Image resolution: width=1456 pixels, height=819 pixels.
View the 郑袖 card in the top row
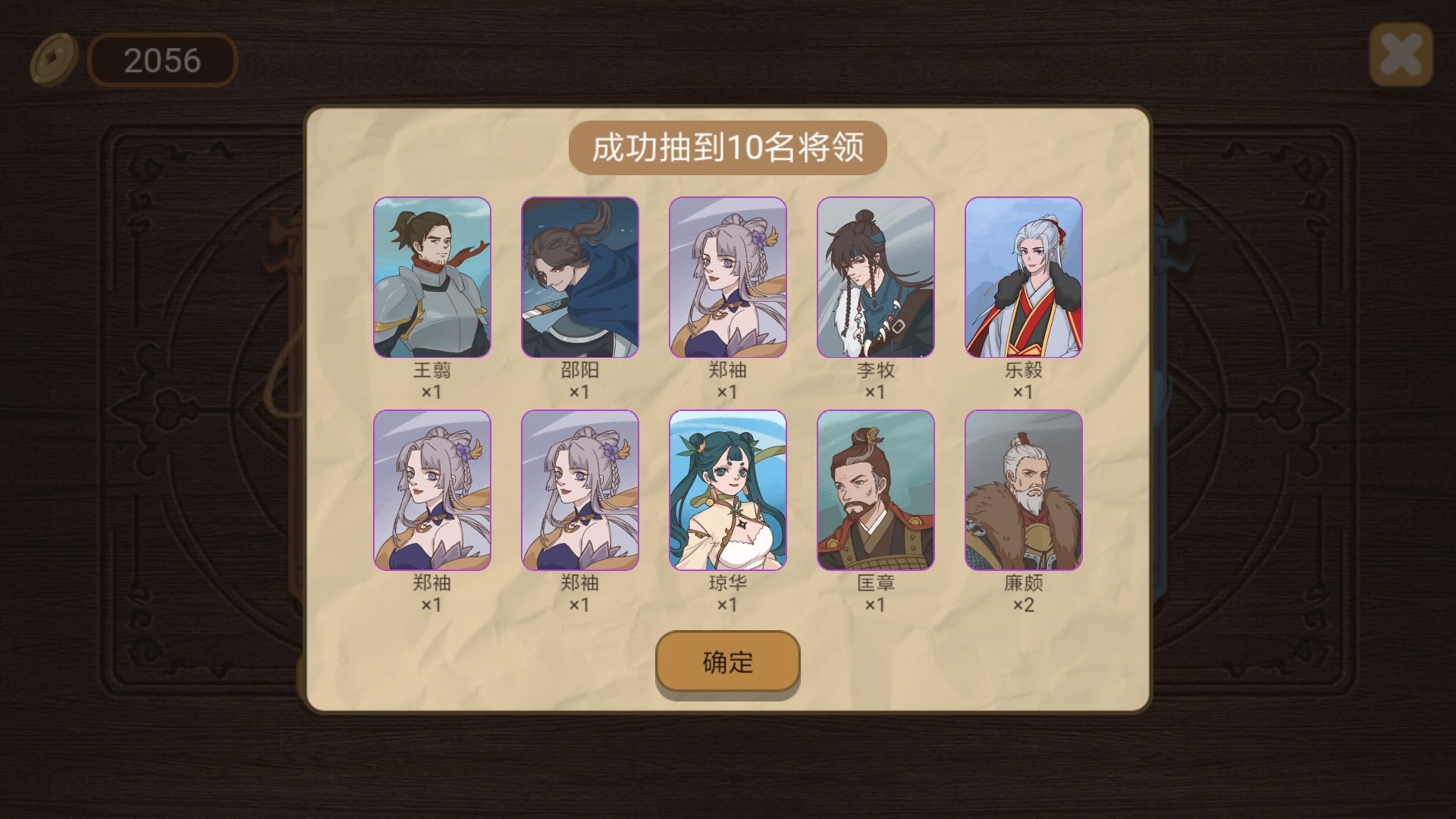tap(728, 278)
